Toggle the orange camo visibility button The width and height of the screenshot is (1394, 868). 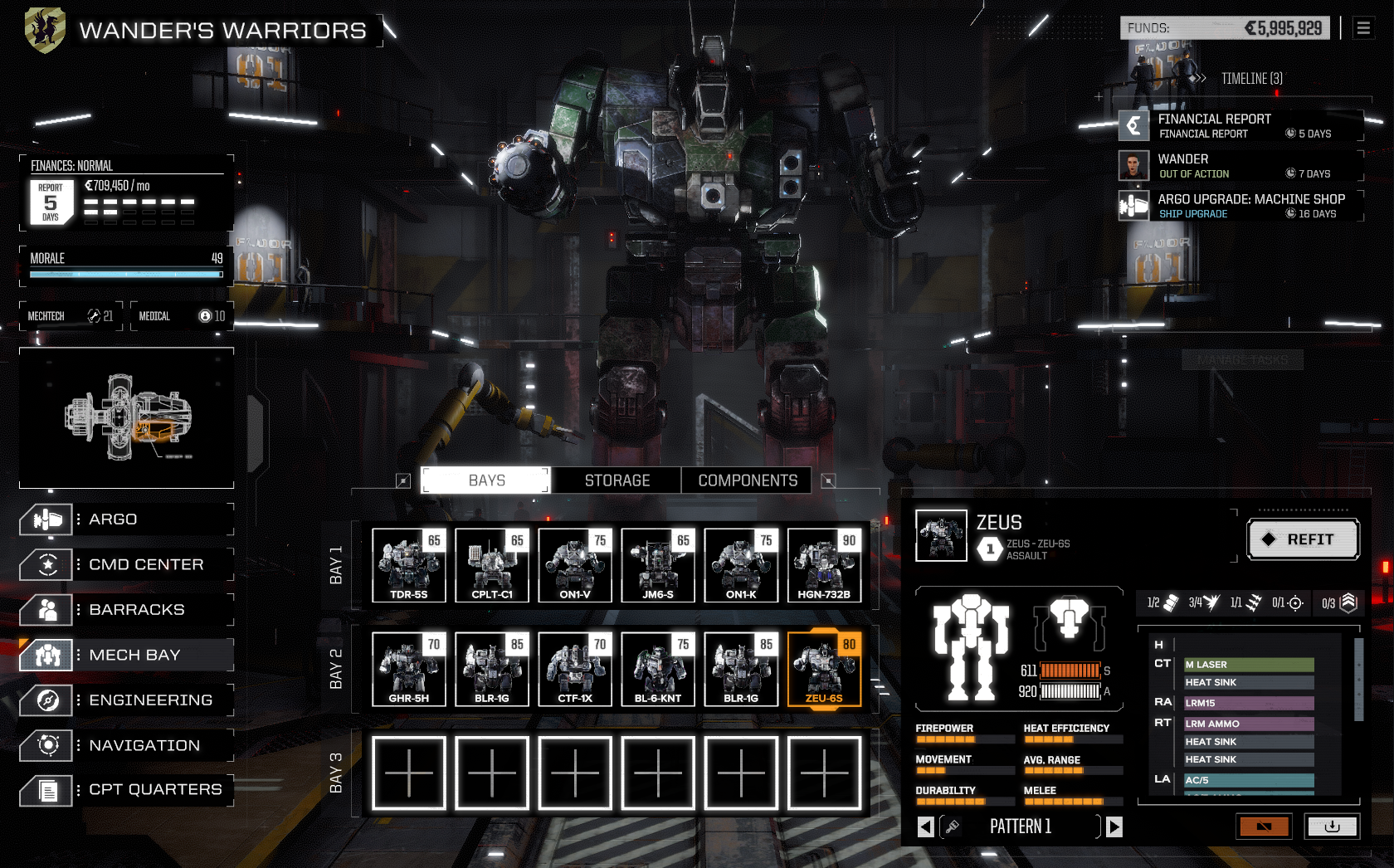click(1265, 827)
